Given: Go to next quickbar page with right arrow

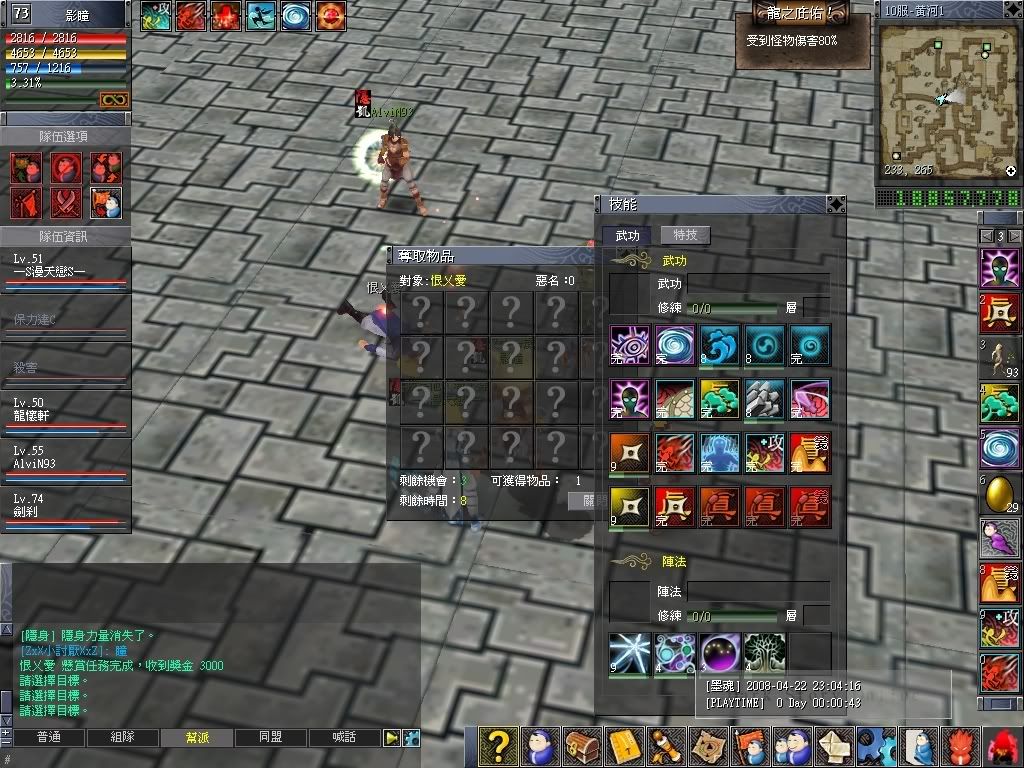Looking at the screenshot, I should click(x=1015, y=236).
